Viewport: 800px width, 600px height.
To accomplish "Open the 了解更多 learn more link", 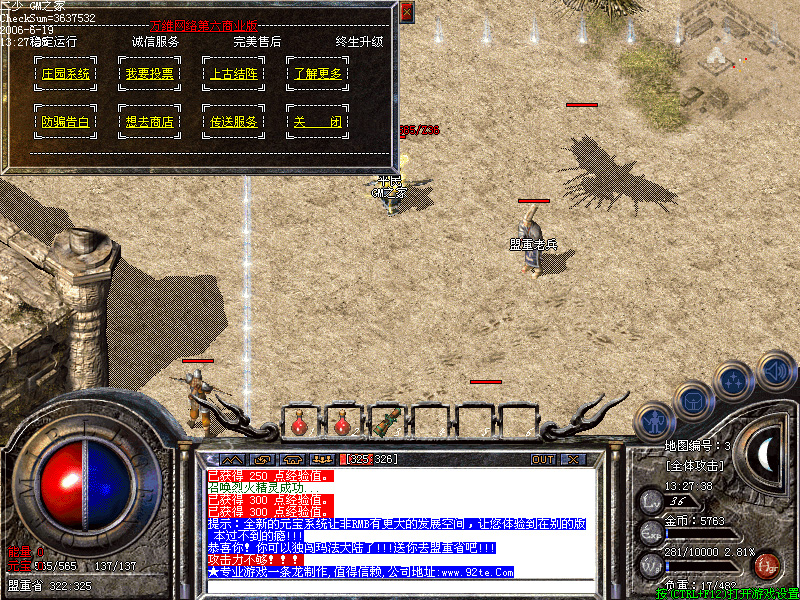I will point(318,73).
